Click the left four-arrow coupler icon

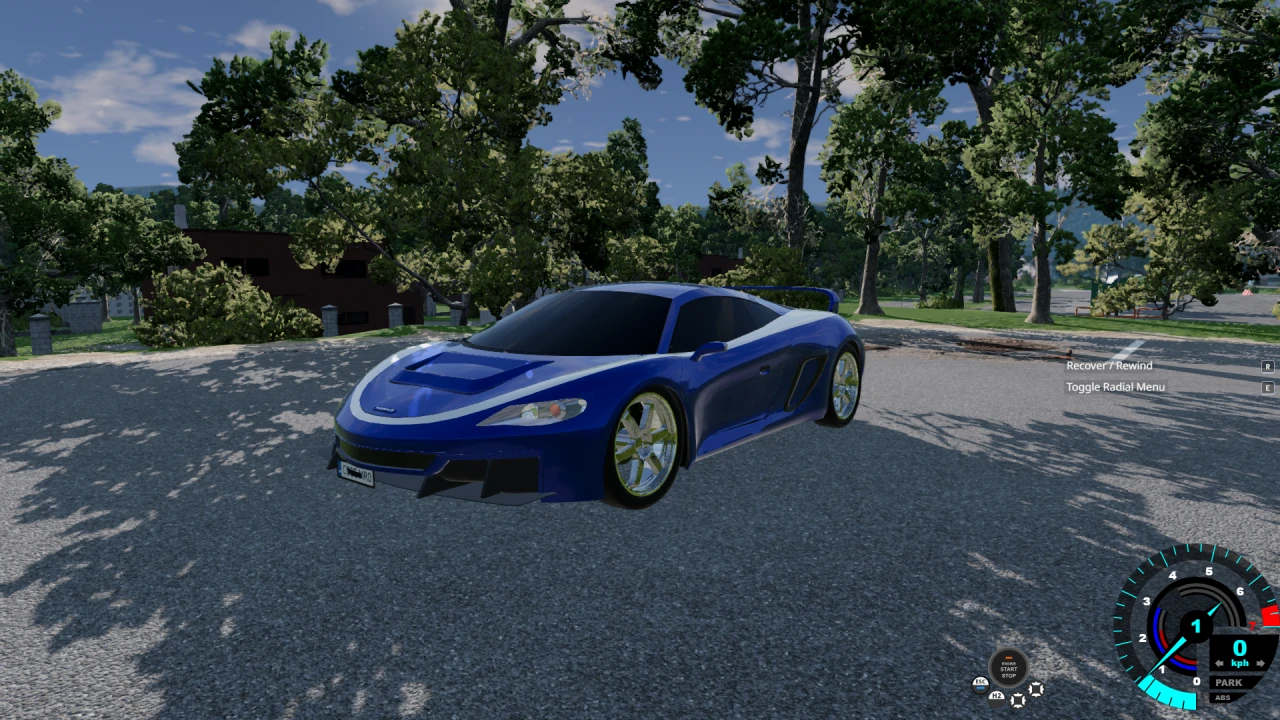pos(1017,701)
